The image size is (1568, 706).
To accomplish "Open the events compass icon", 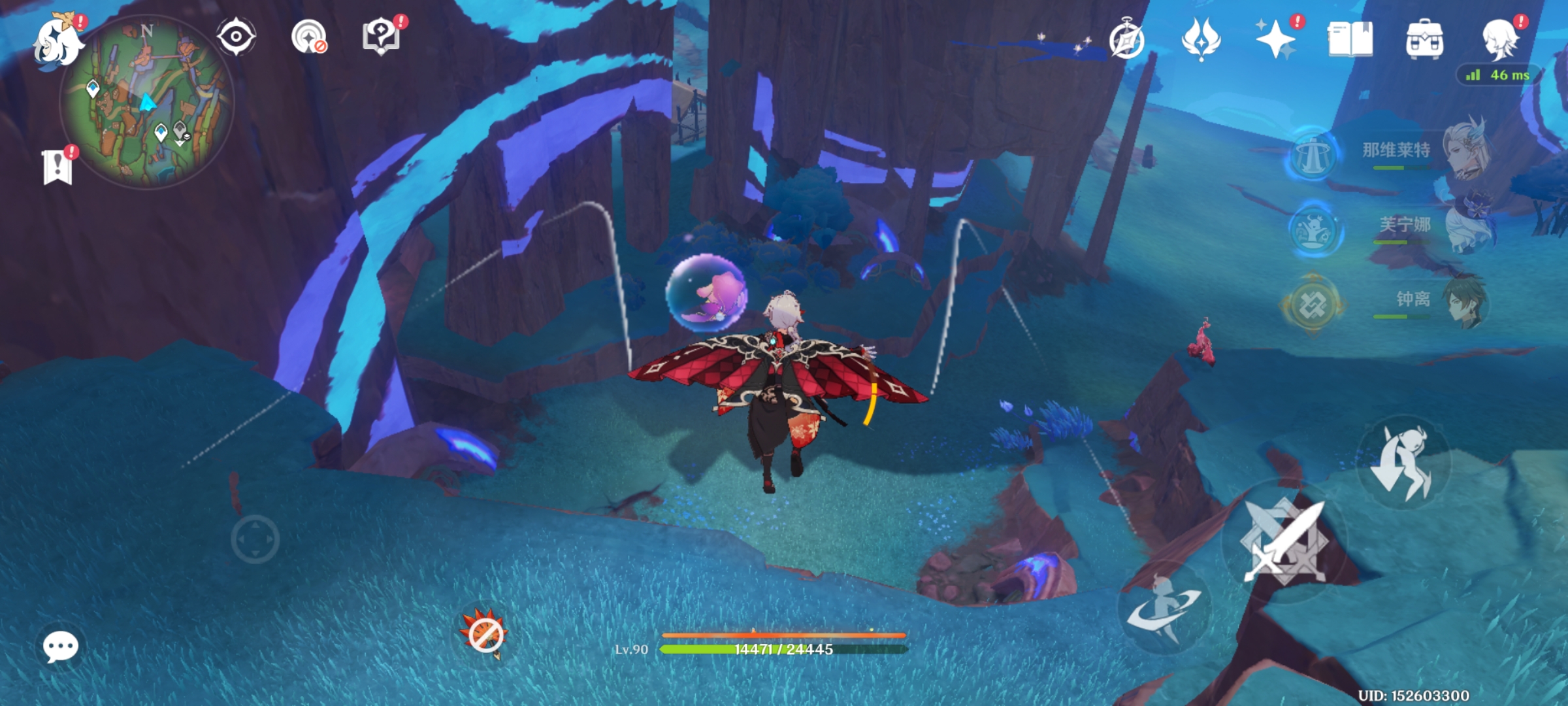I will click(1127, 41).
